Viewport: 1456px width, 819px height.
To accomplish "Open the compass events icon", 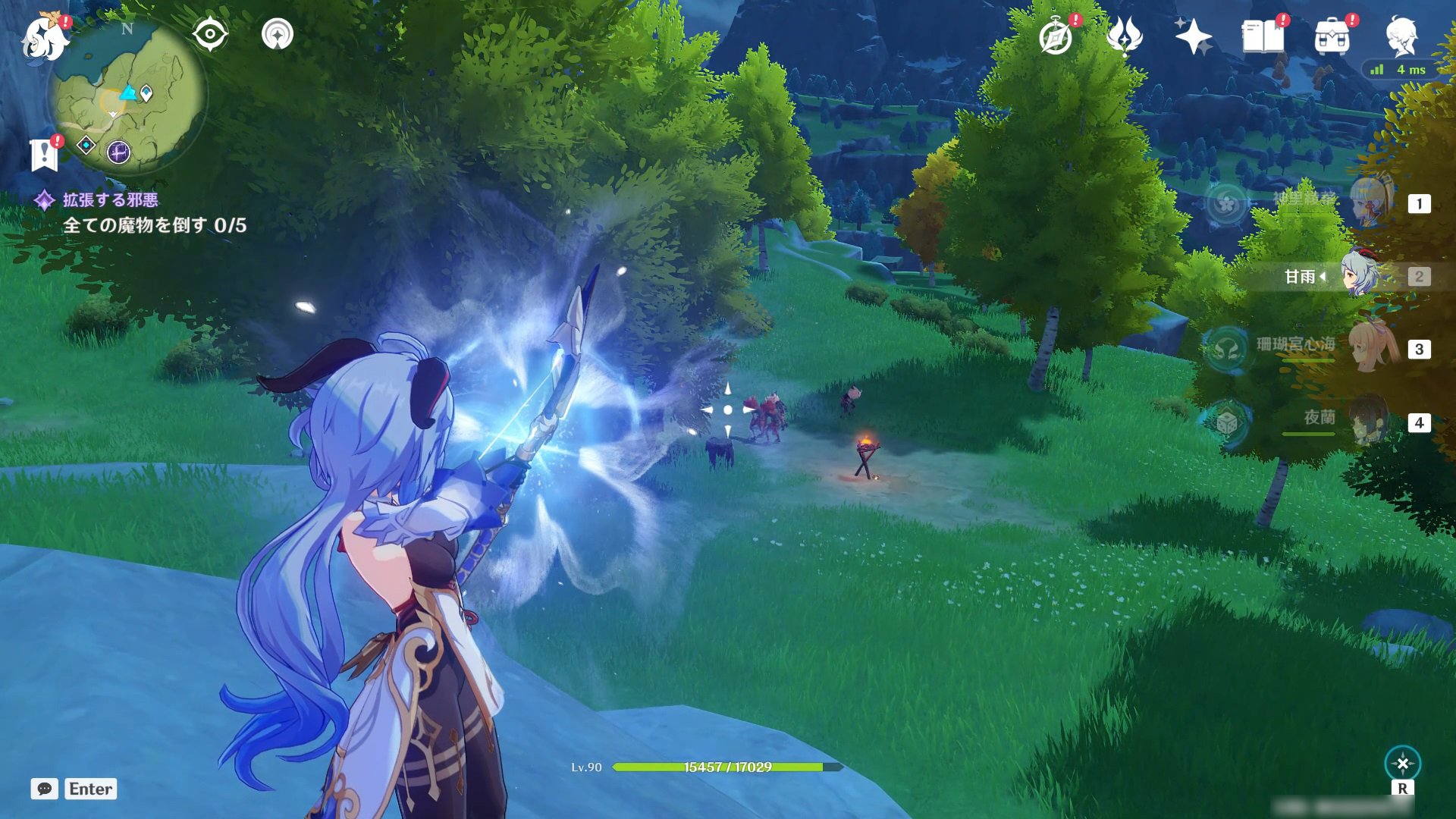I will (1056, 37).
